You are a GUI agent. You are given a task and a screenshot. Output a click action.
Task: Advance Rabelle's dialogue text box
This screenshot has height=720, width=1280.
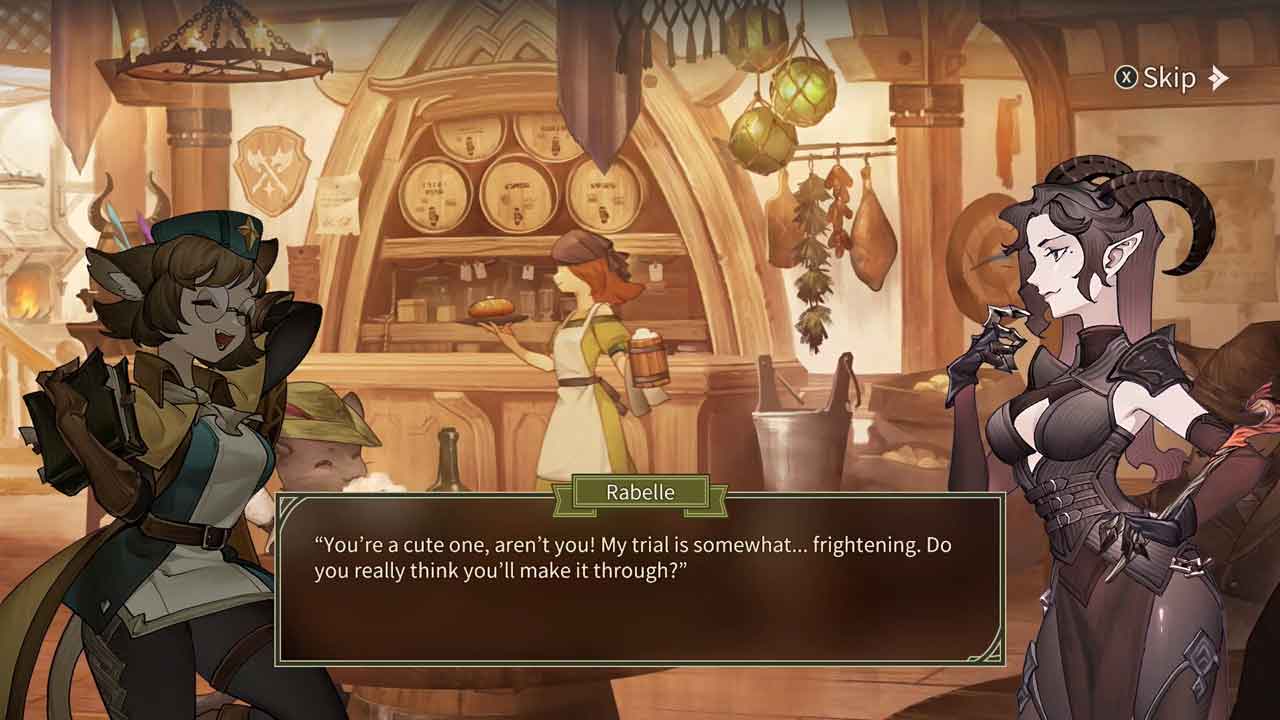tap(640, 580)
